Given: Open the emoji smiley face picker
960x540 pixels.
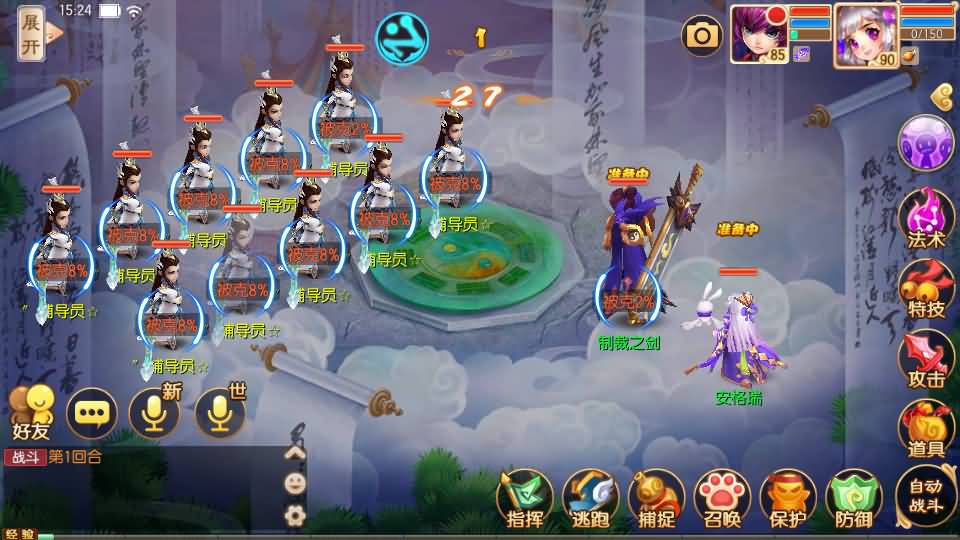Looking at the screenshot, I should coord(295,483).
